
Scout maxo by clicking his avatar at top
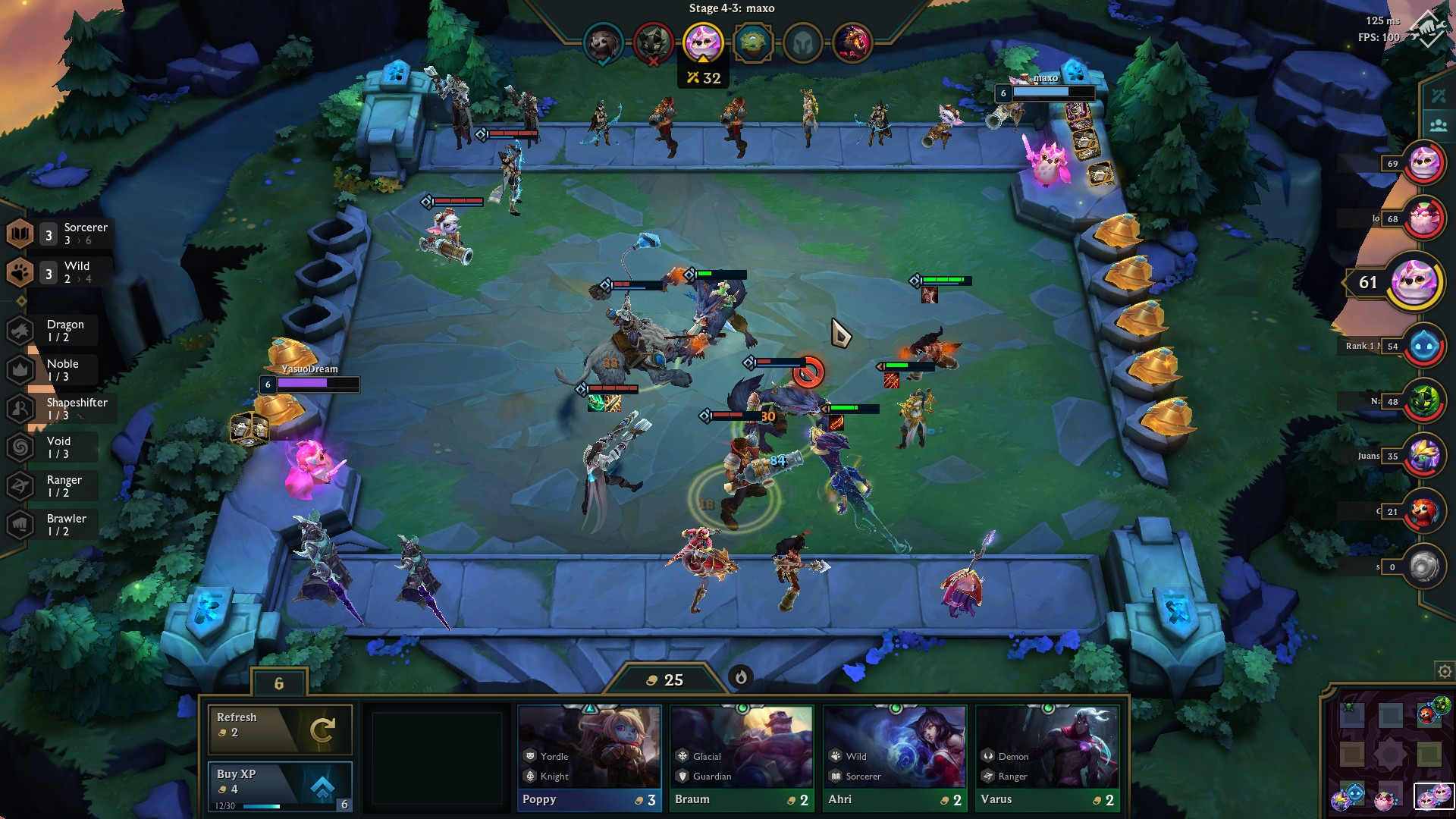click(x=701, y=43)
